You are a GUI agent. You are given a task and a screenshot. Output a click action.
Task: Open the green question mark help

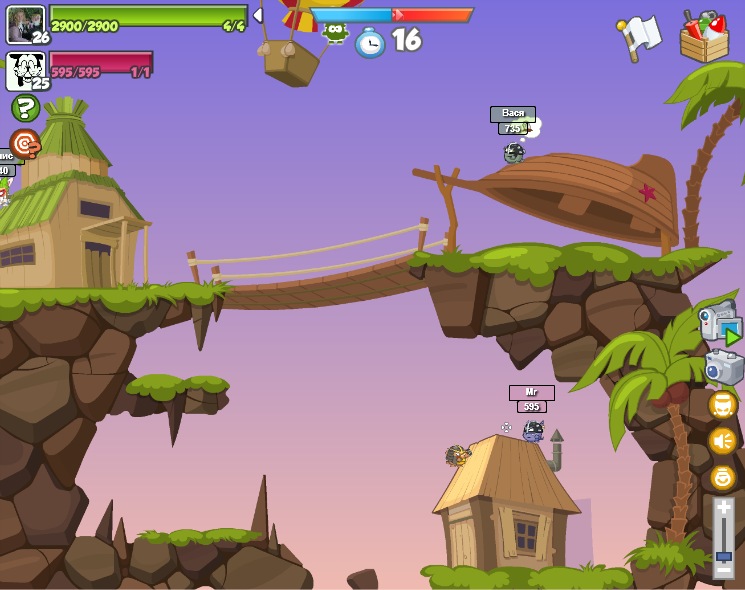(x=25, y=108)
